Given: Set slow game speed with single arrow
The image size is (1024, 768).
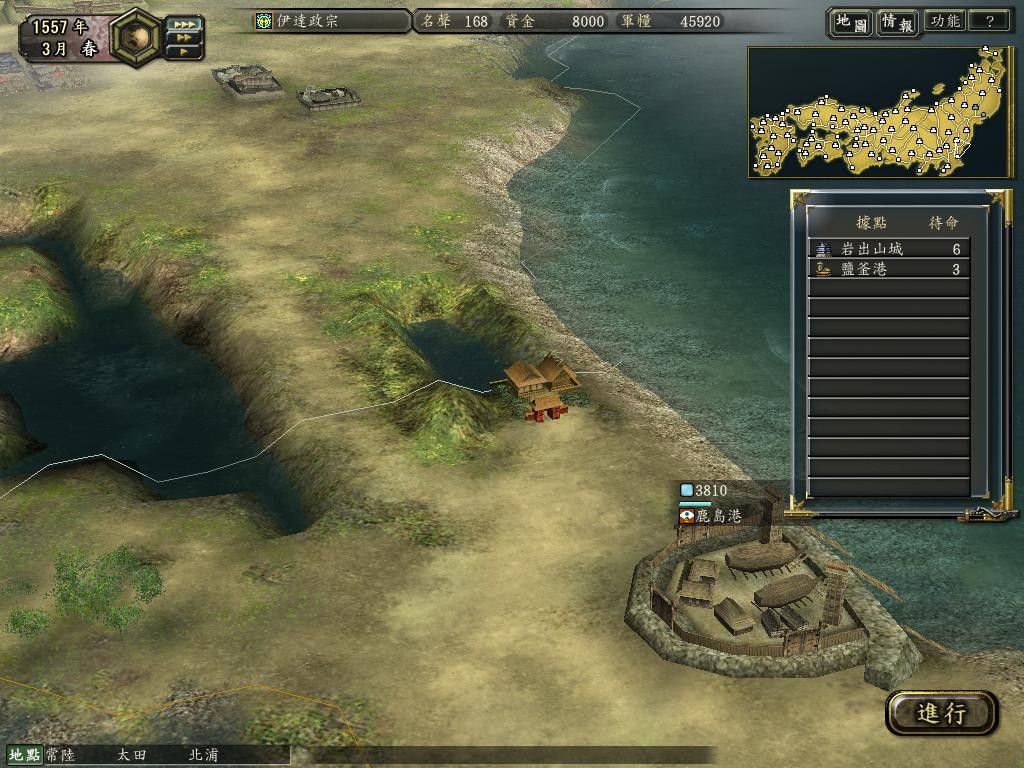Looking at the screenshot, I should pos(183,51).
